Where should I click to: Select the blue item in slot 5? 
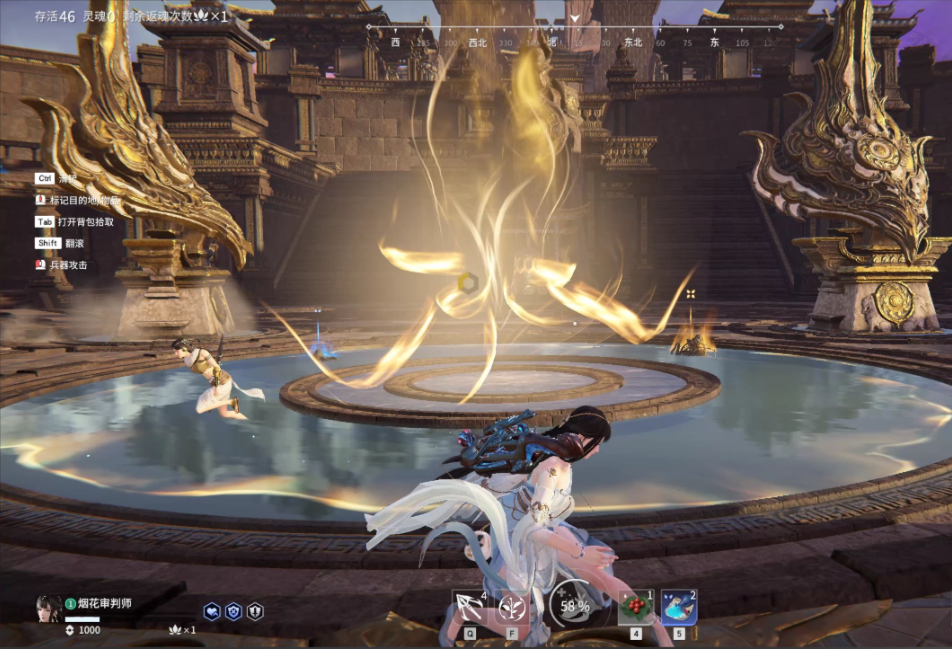pyautogui.click(x=679, y=607)
